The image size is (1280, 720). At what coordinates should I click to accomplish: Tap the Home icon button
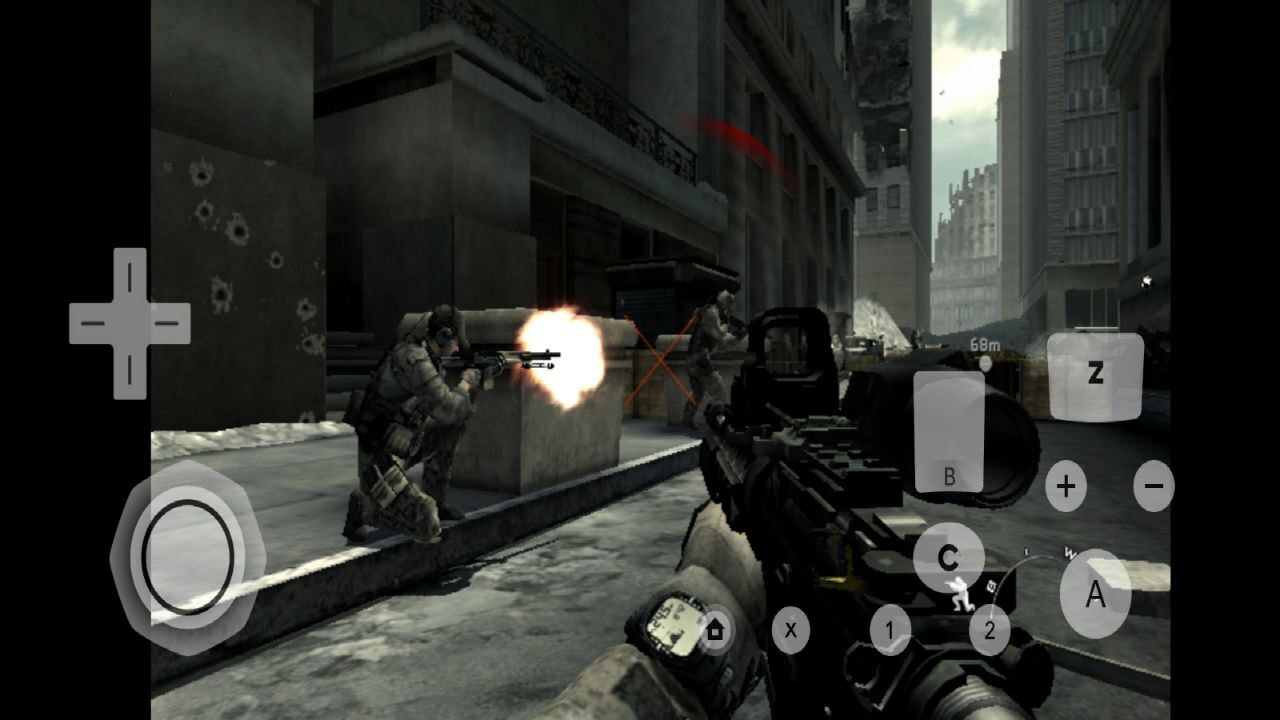pyautogui.click(x=715, y=630)
